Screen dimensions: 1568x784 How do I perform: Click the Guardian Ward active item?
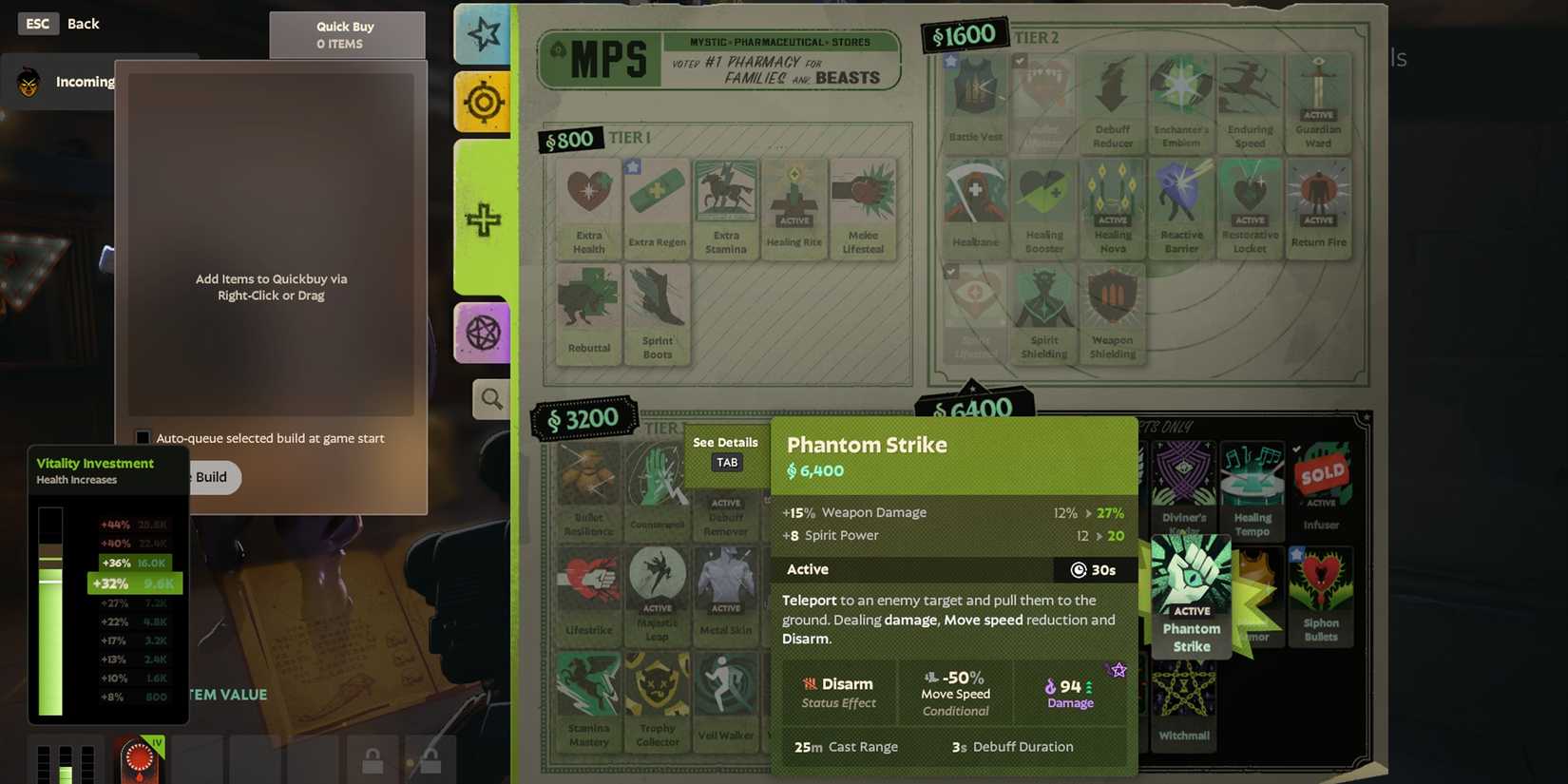tap(1318, 100)
